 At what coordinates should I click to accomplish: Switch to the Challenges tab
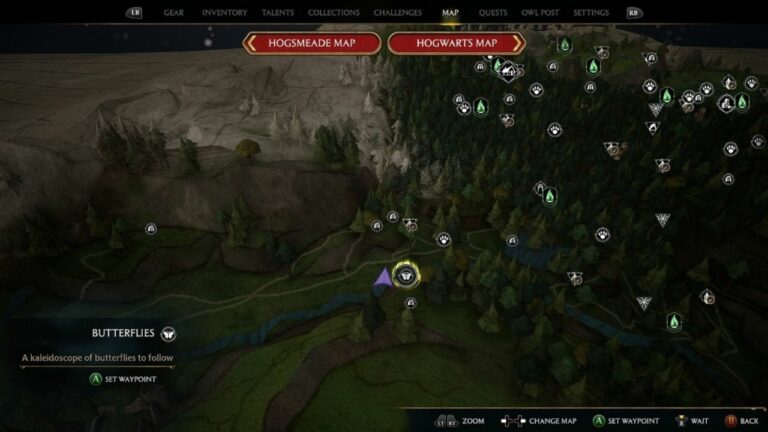[397, 13]
